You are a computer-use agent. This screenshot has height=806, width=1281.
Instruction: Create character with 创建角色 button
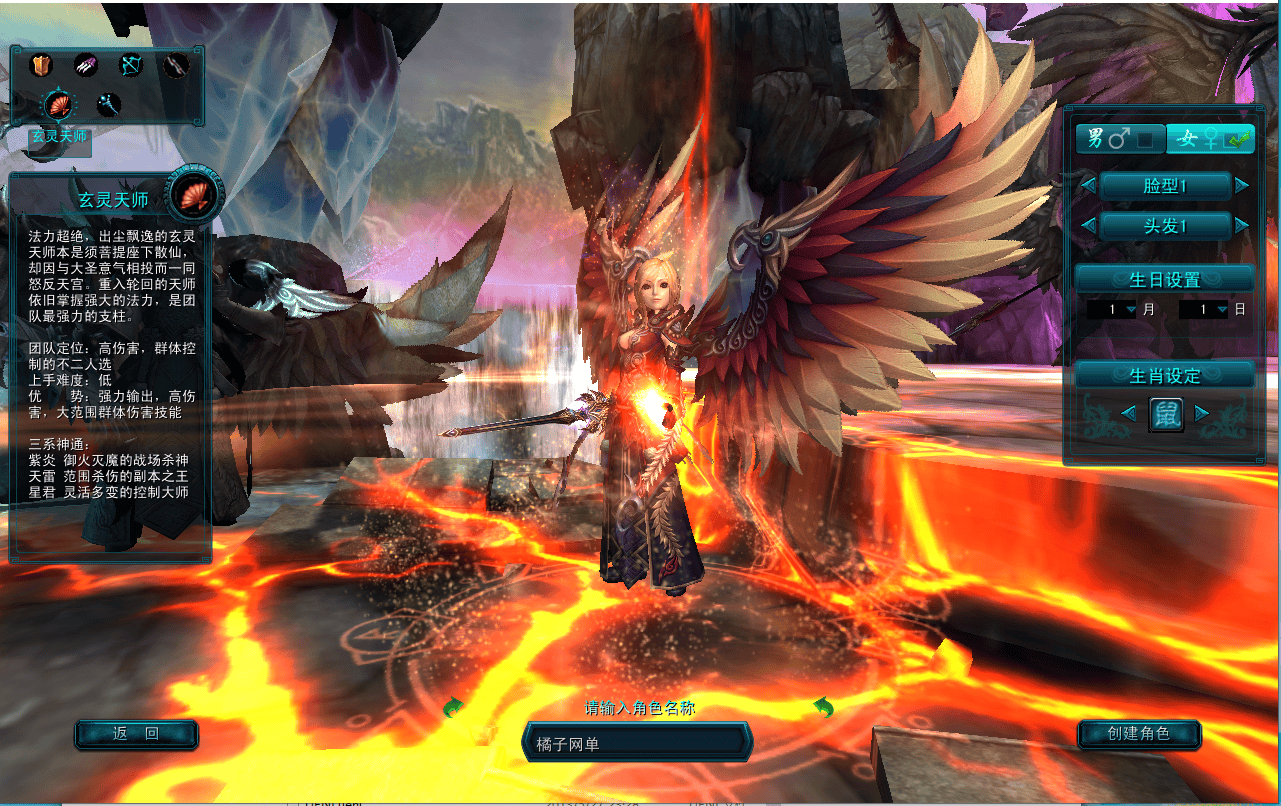(x=1139, y=734)
